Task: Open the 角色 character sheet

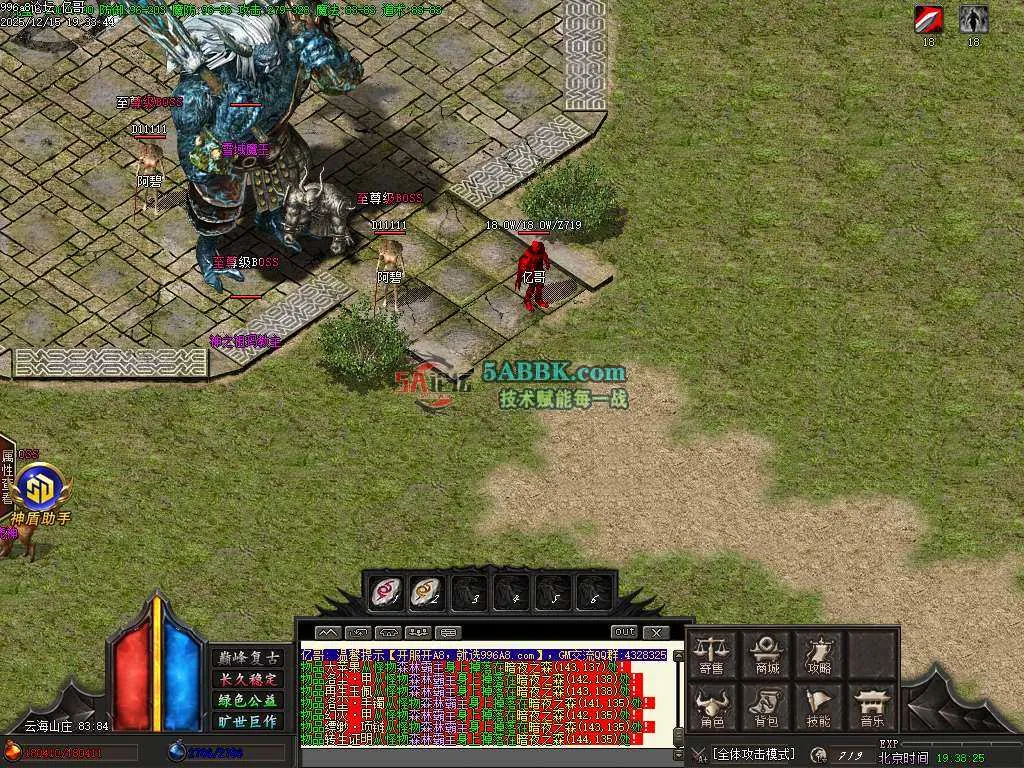Action: [x=713, y=706]
